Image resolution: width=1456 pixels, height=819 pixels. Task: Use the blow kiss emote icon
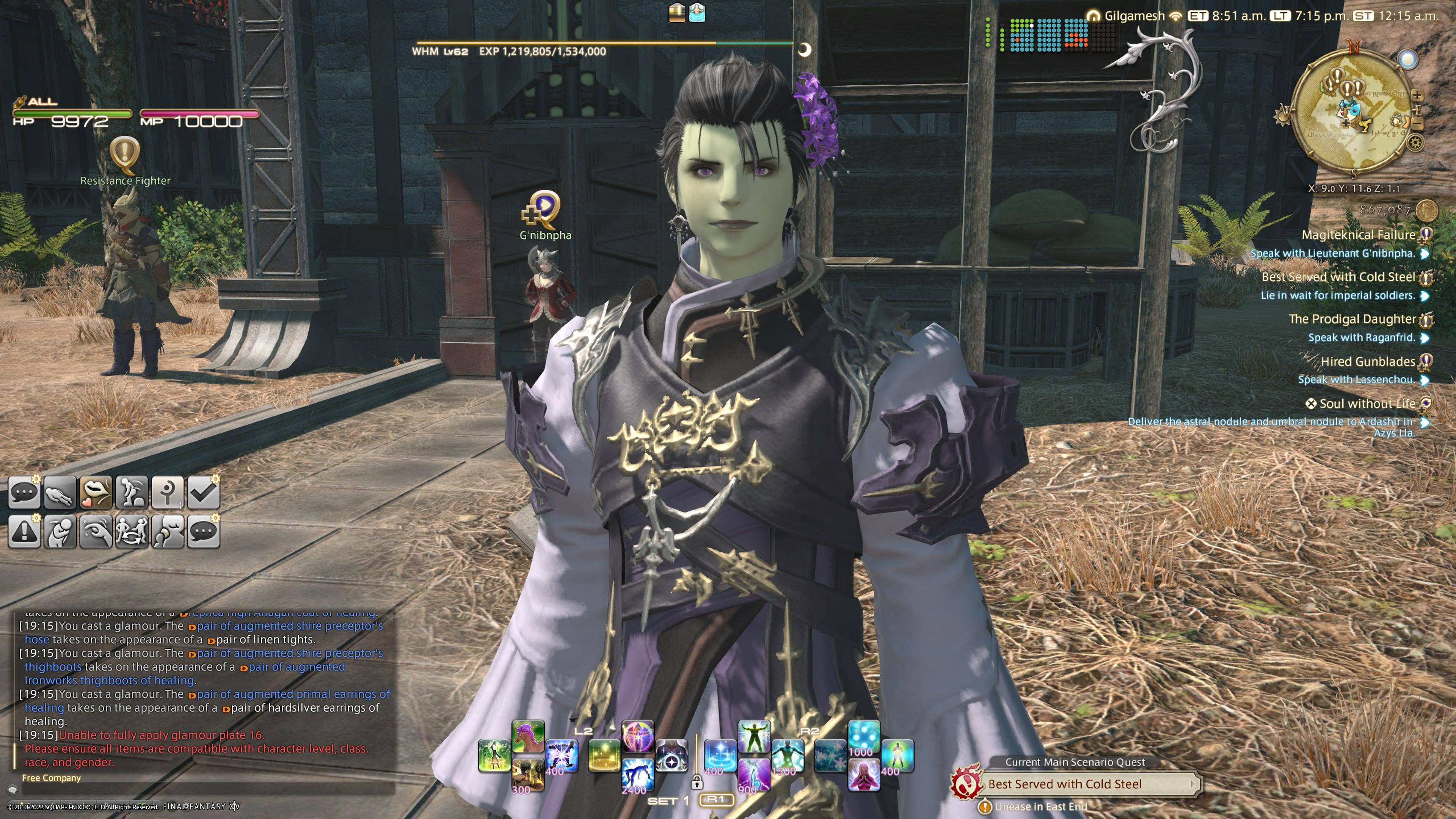point(96,492)
